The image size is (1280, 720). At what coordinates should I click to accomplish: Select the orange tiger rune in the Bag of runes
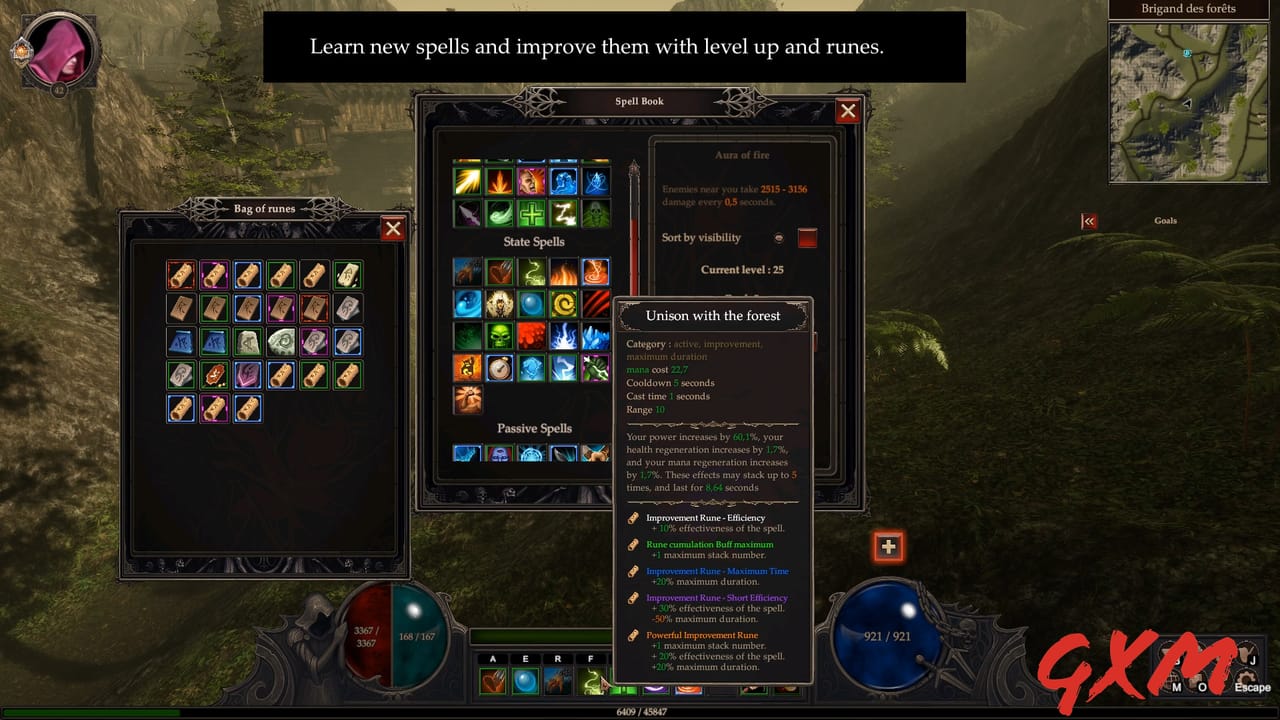214,374
